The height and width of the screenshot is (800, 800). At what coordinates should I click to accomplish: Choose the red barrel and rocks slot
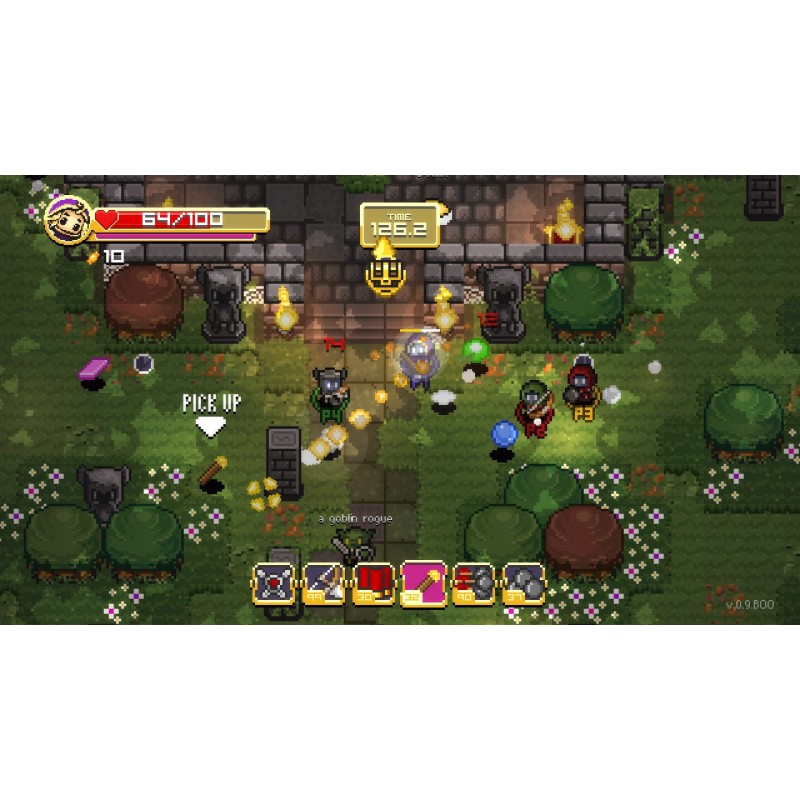pos(474,583)
